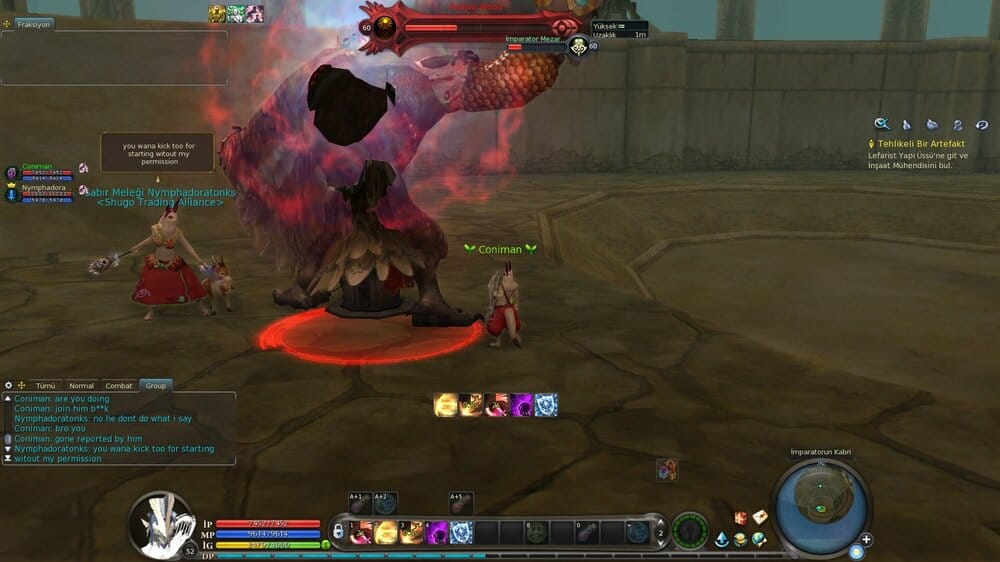Activate the blue shield skill on hotbar
The height and width of the screenshot is (562, 1000).
(461, 532)
